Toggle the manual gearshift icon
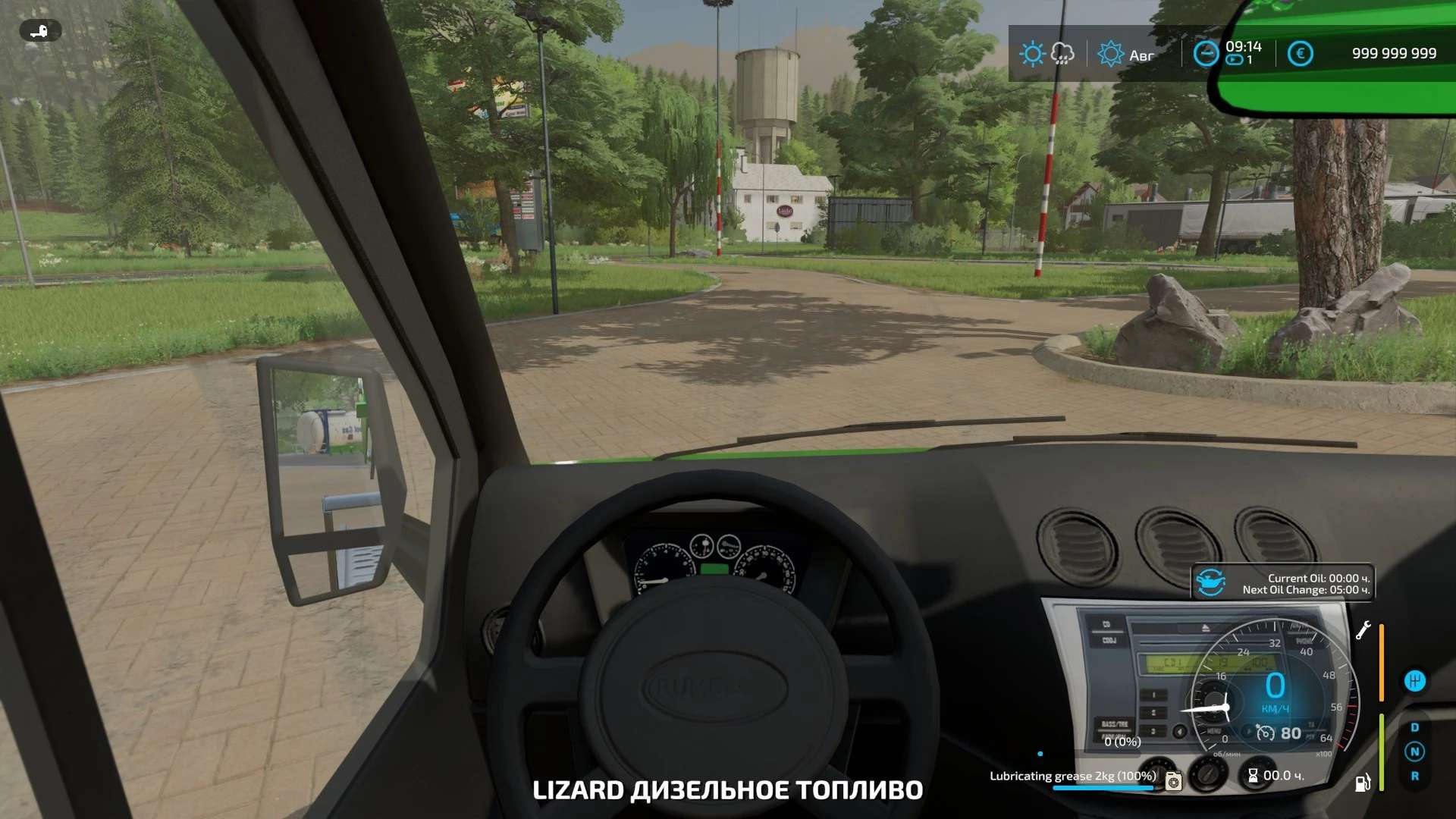 point(1414,681)
